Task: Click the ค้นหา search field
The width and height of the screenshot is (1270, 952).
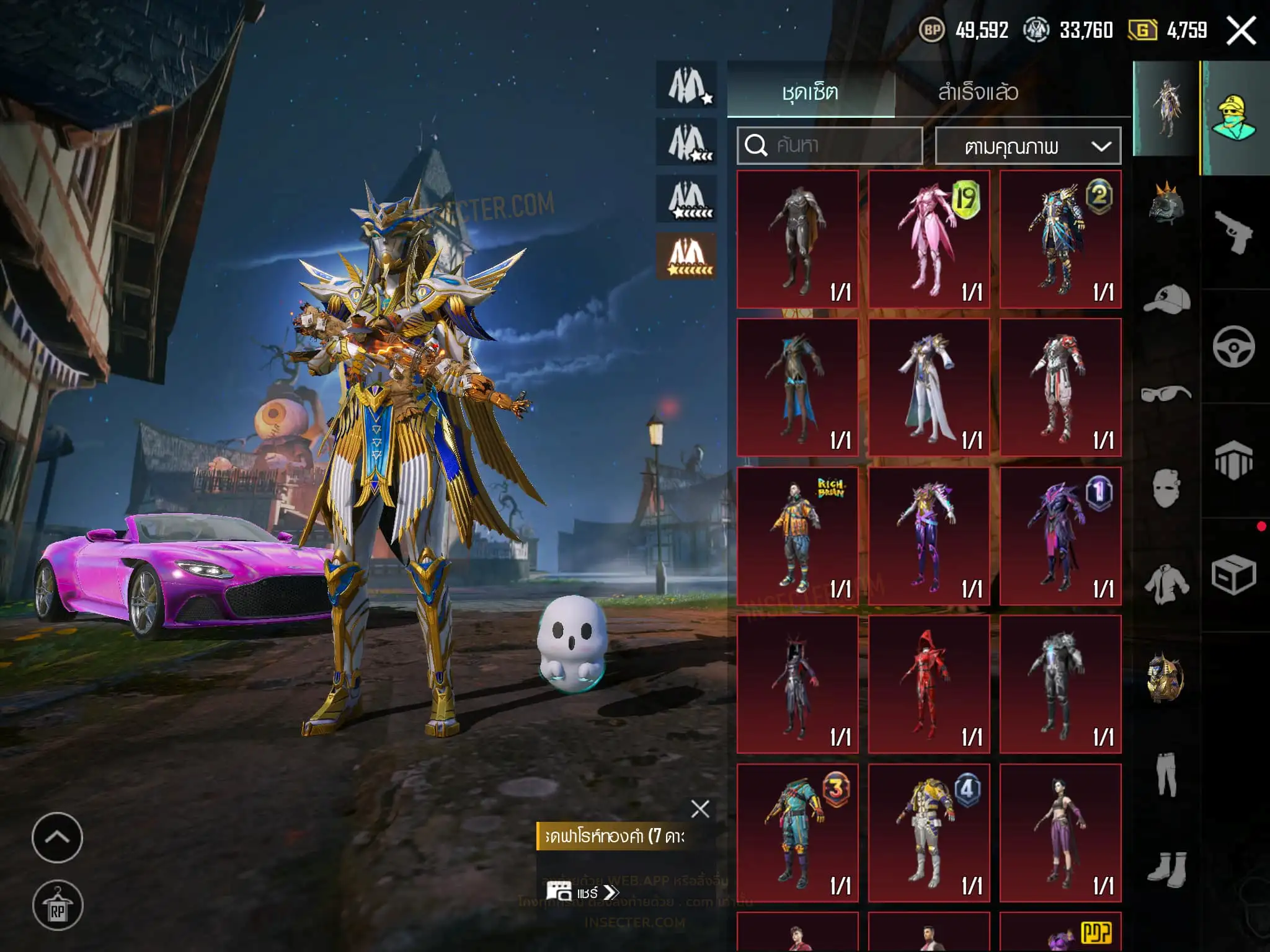Action: pos(830,146)
